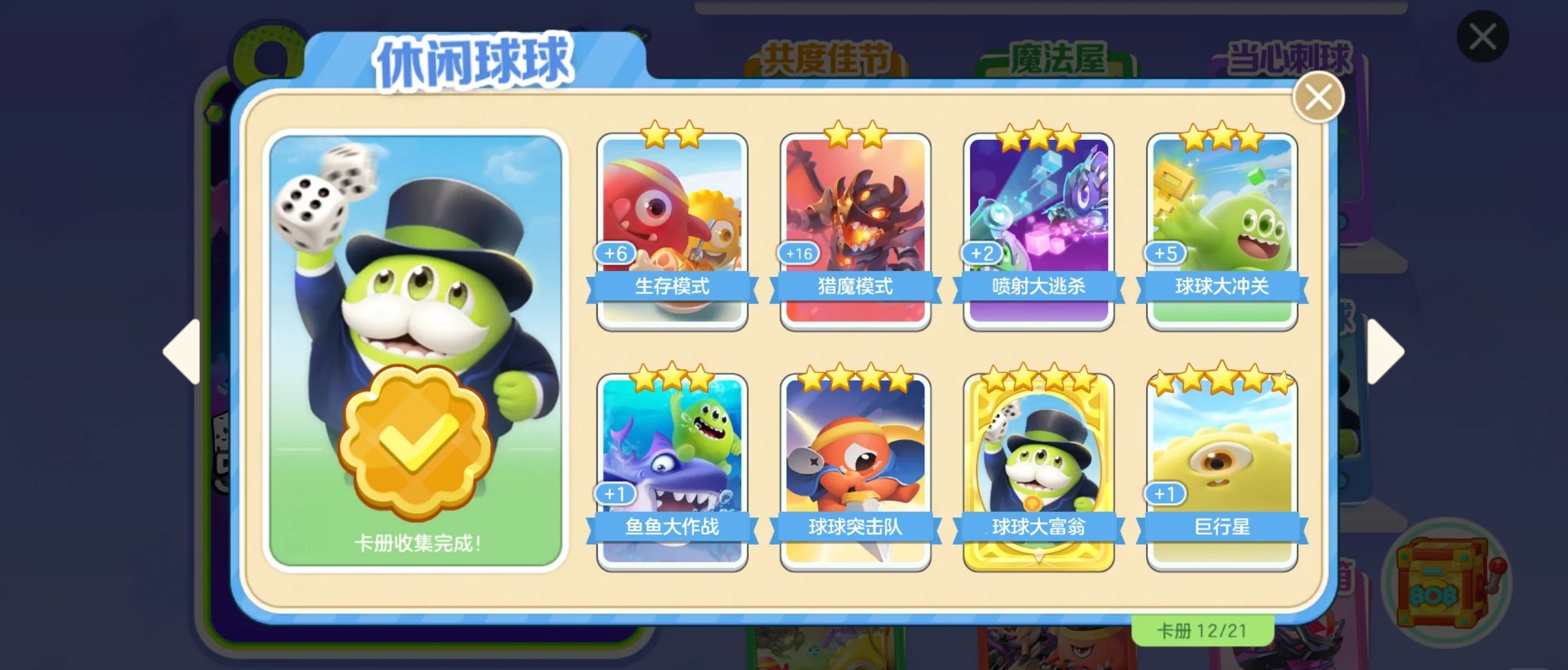Select the 球球突击队 card
The width and height of the screenshot is (1568, 670).
click(855, 471)
